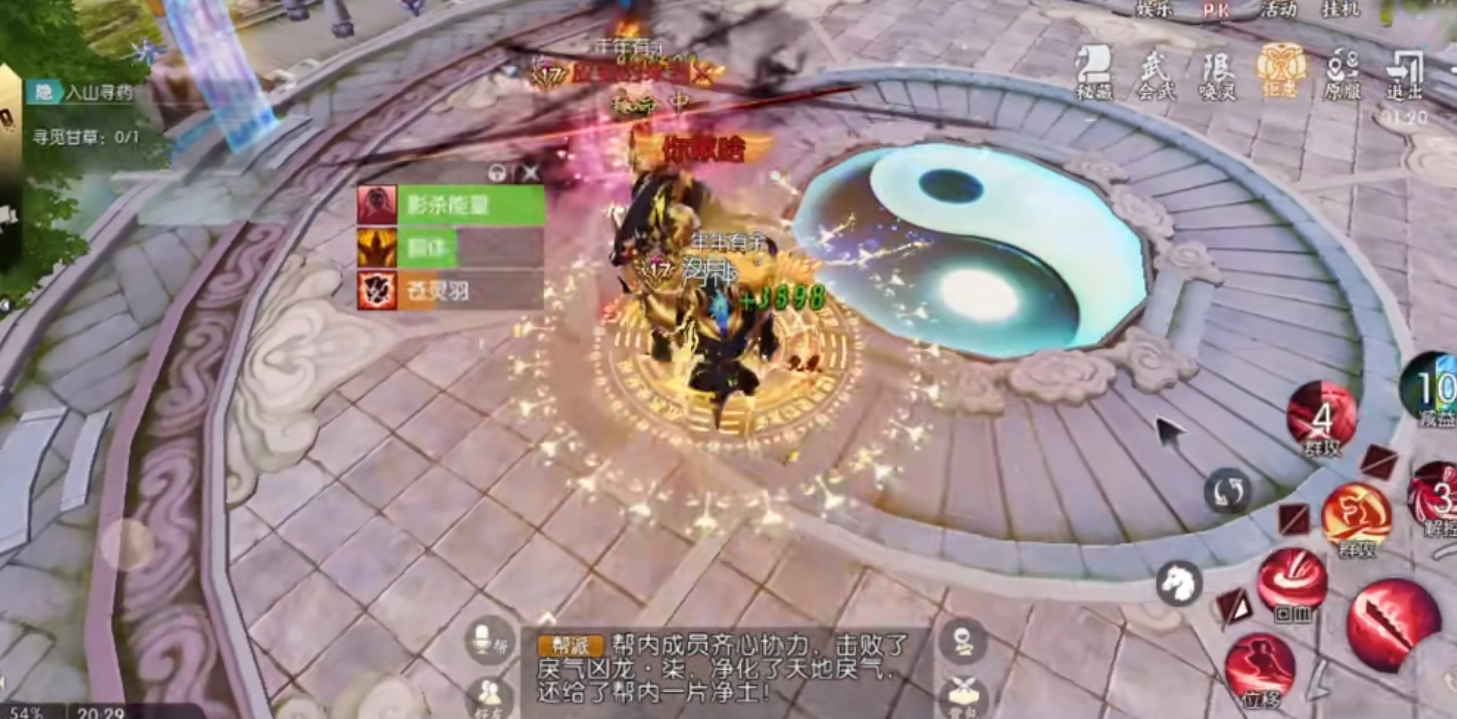This screenshot has width=1457, height=719.
Task: Switch to the 活动 events tab
Action: 1279,10
